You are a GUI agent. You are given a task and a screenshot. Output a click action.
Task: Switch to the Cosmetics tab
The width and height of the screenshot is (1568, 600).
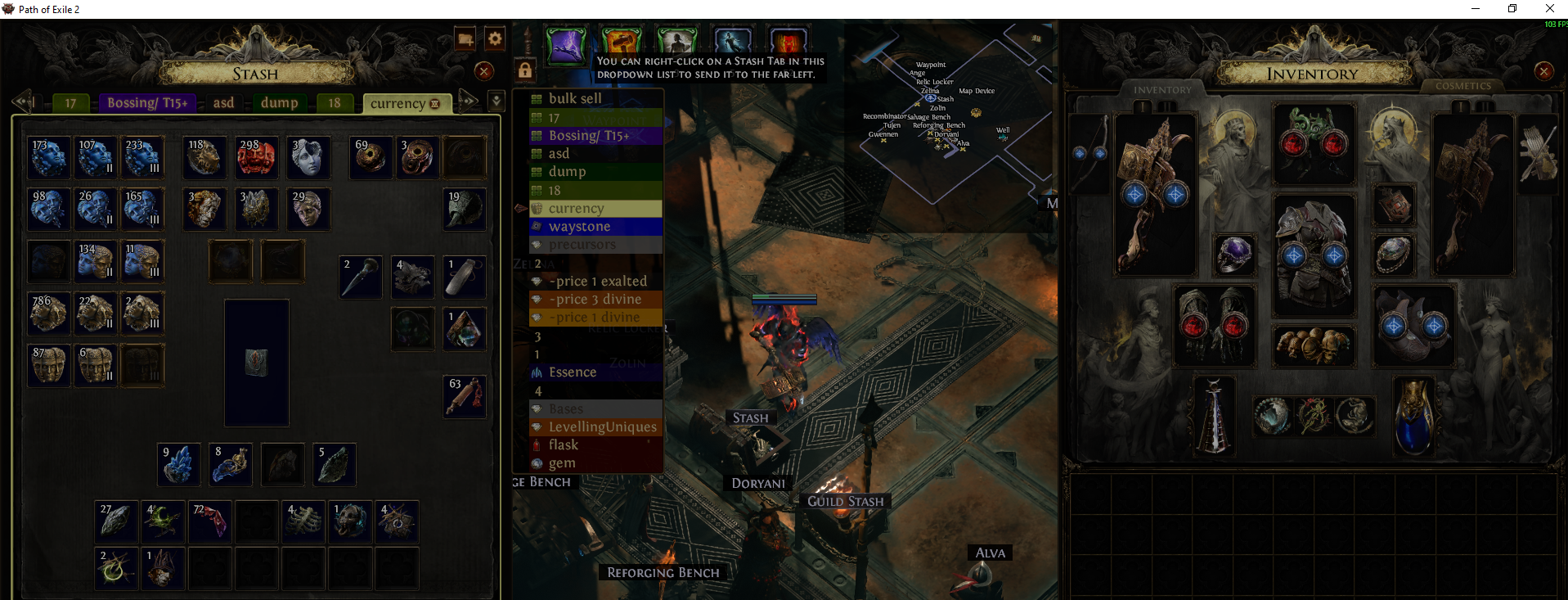tap(1462, 86)
